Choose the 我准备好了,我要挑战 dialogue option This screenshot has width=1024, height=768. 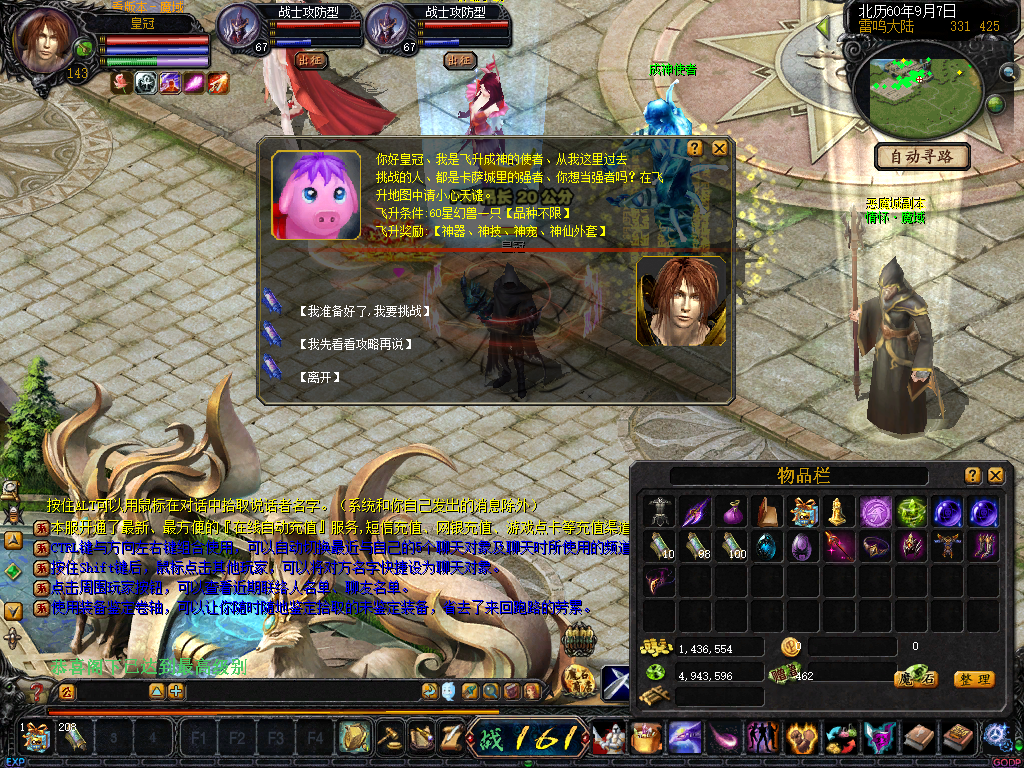click(365, 312)
